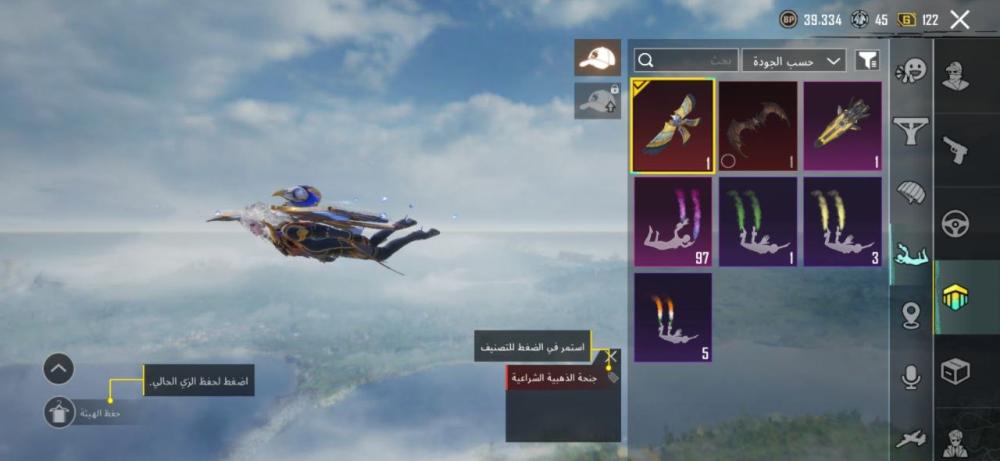Open the pistol weapons section
The height and width of the screenshot is (461, 1000).
(956, 150)
